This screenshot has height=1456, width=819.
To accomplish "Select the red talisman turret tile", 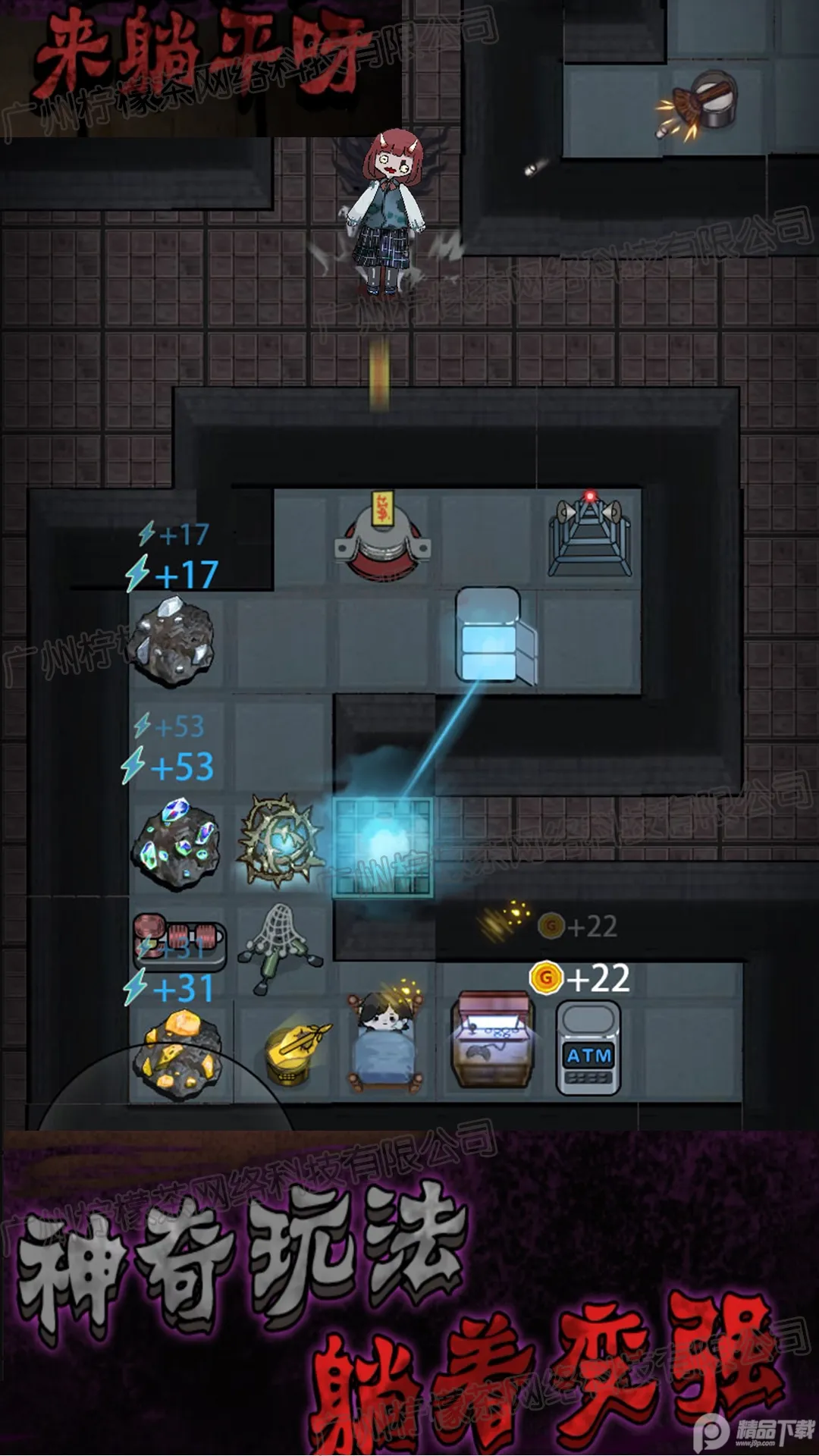I will click(x=384, y=537).
